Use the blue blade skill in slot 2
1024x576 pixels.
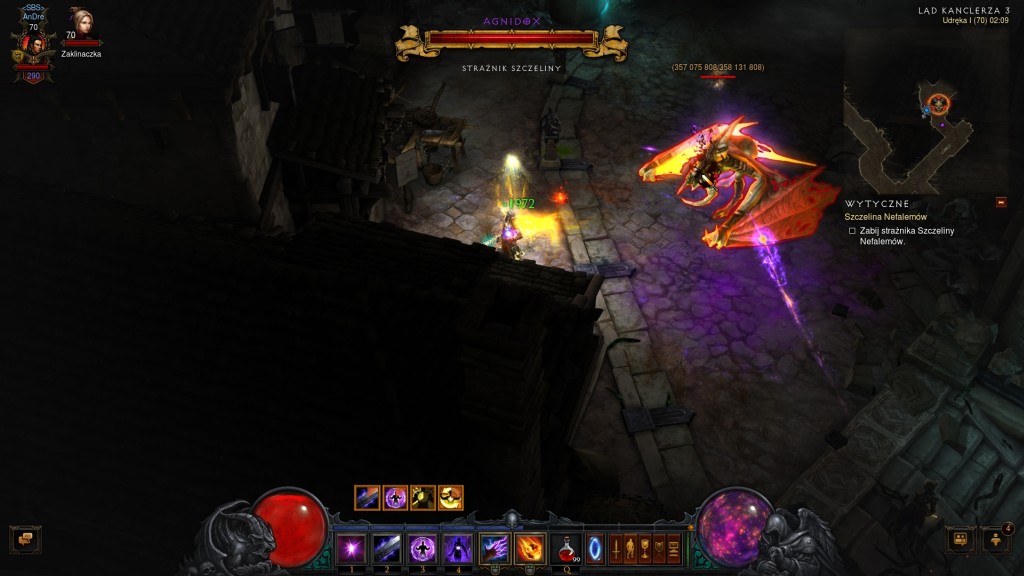point(386,548)
